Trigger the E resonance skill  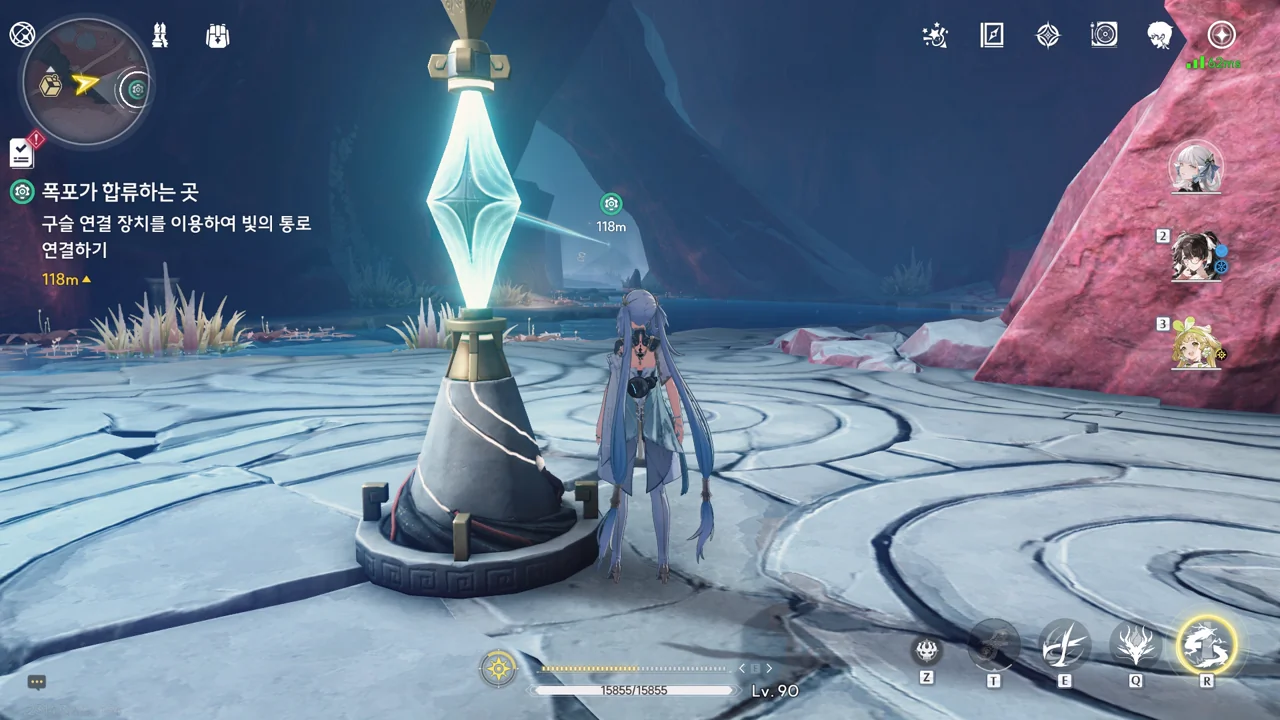point(1064,645)
